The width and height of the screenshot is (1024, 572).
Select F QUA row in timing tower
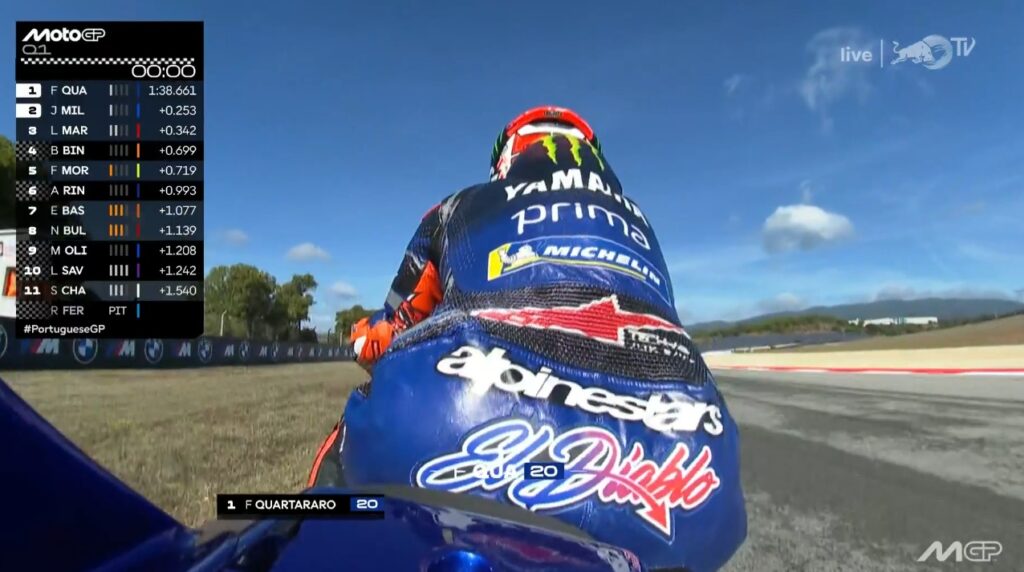[108, 90]
